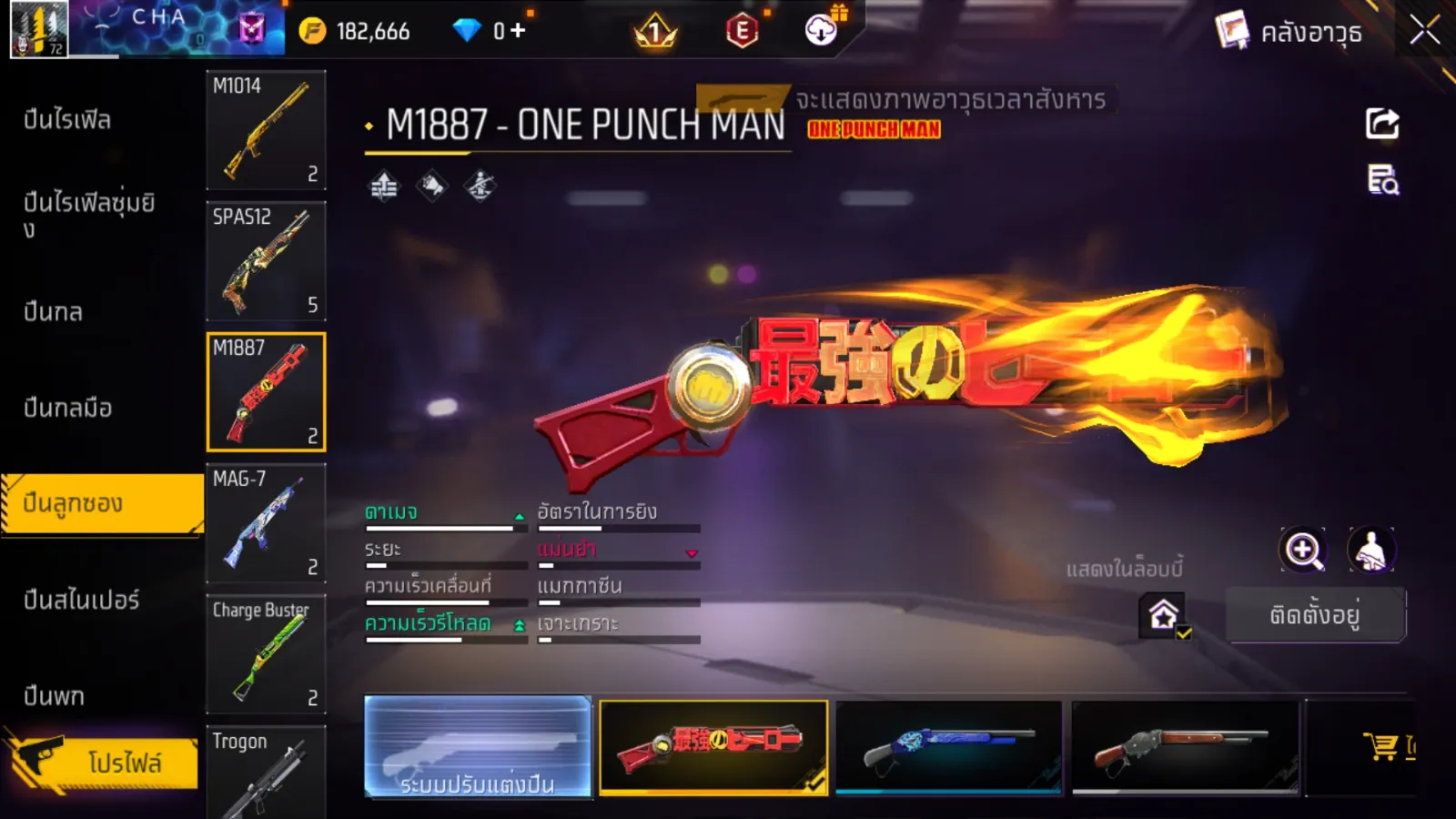Select the ปืนกลมือ category
The image size is (1456, 819).
(x=68, y=408)
